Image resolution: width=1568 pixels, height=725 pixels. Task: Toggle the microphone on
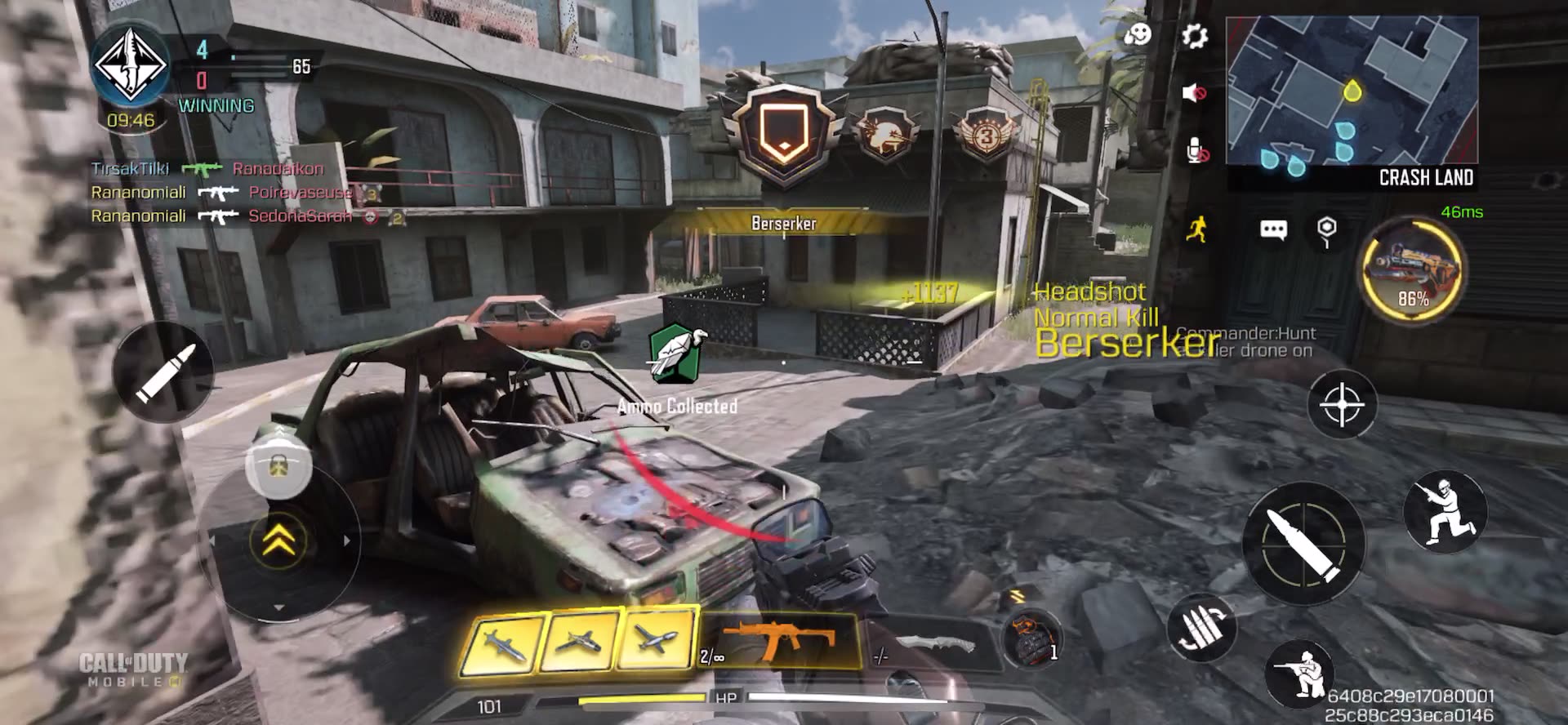1196,149
